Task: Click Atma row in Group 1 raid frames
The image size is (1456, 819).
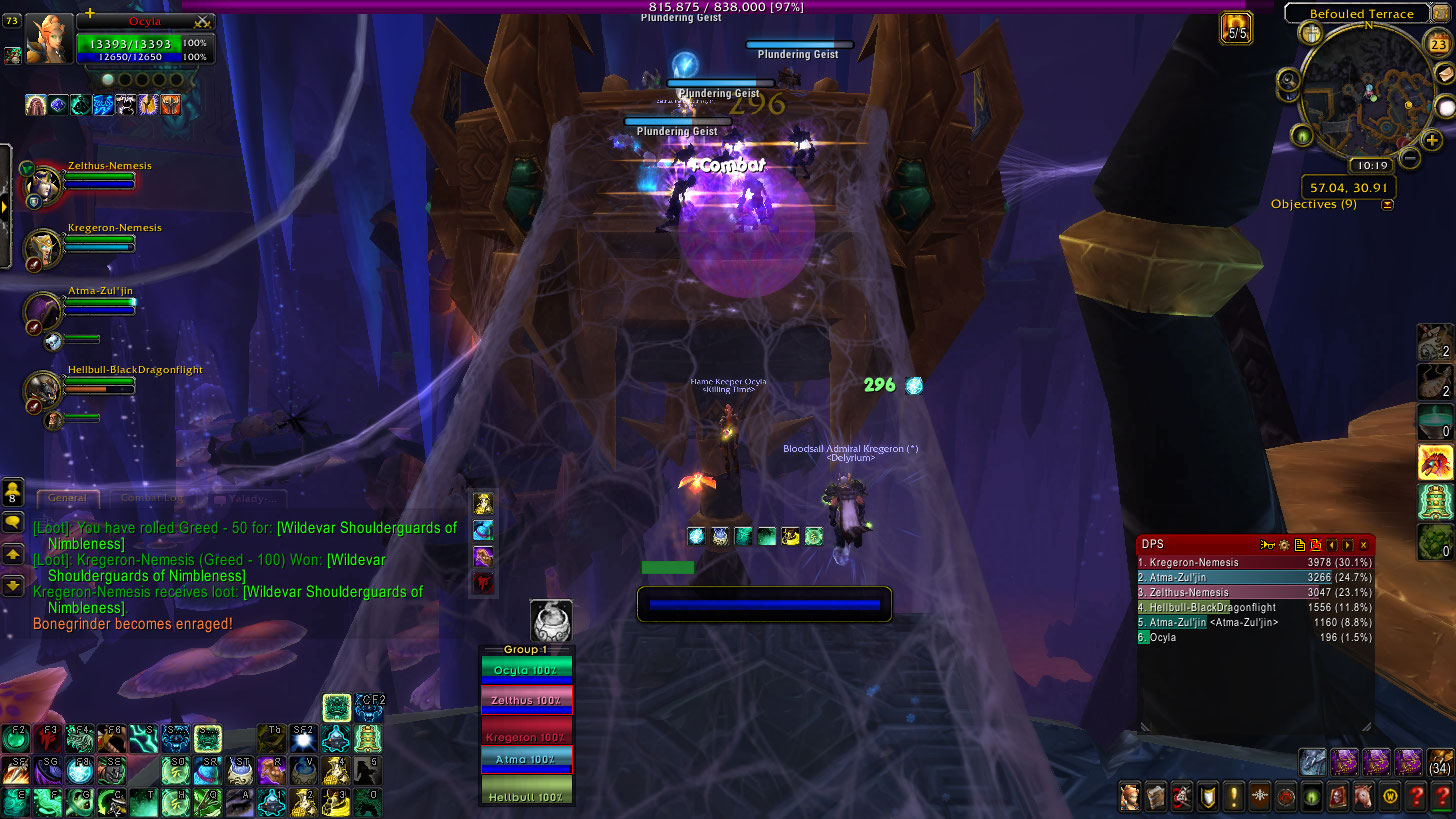Action: (527, 759)
